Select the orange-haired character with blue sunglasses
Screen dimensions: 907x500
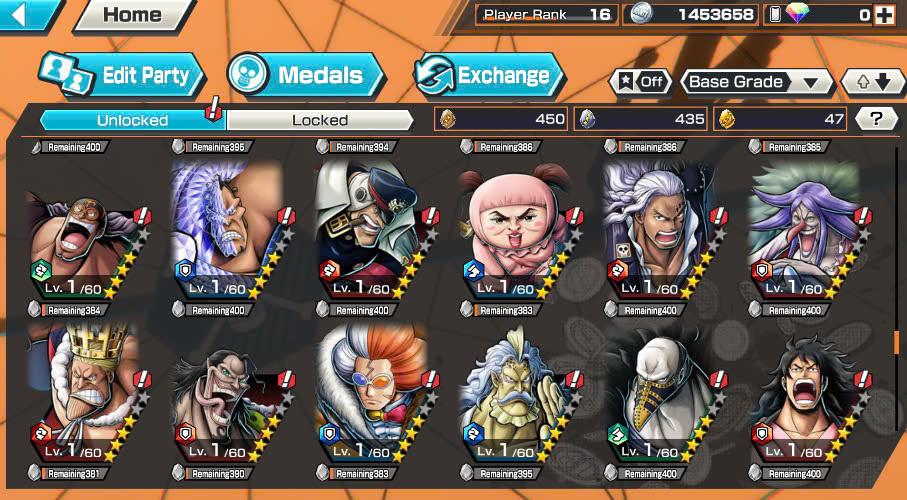click(x=372, y=392)
